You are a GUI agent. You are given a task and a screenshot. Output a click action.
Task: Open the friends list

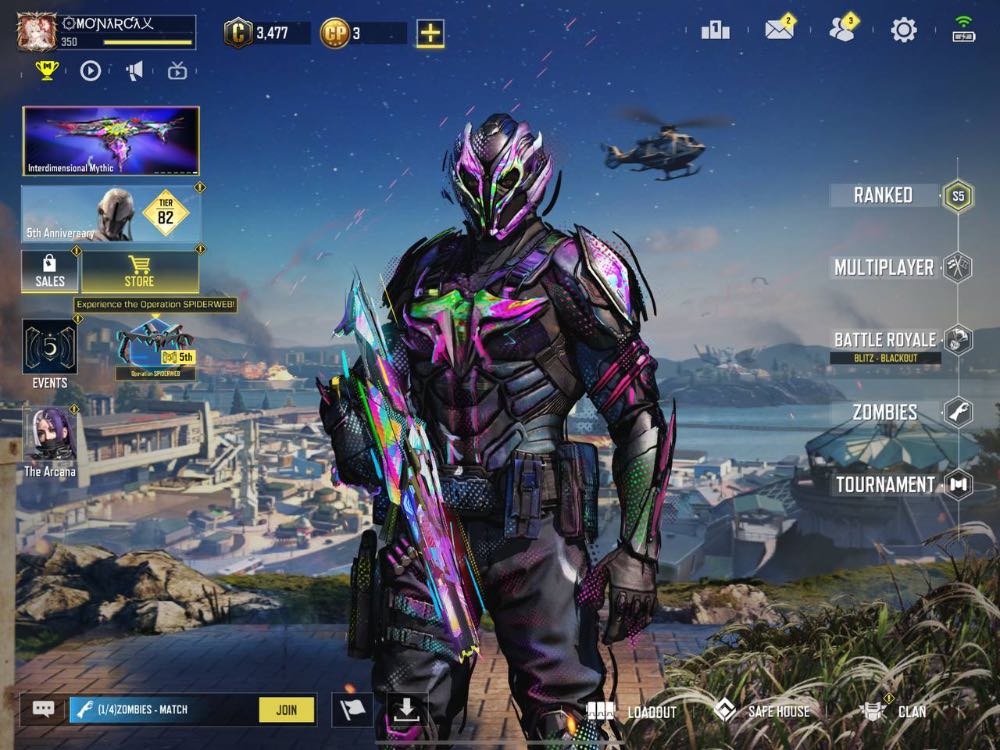(x=842, y=30)
